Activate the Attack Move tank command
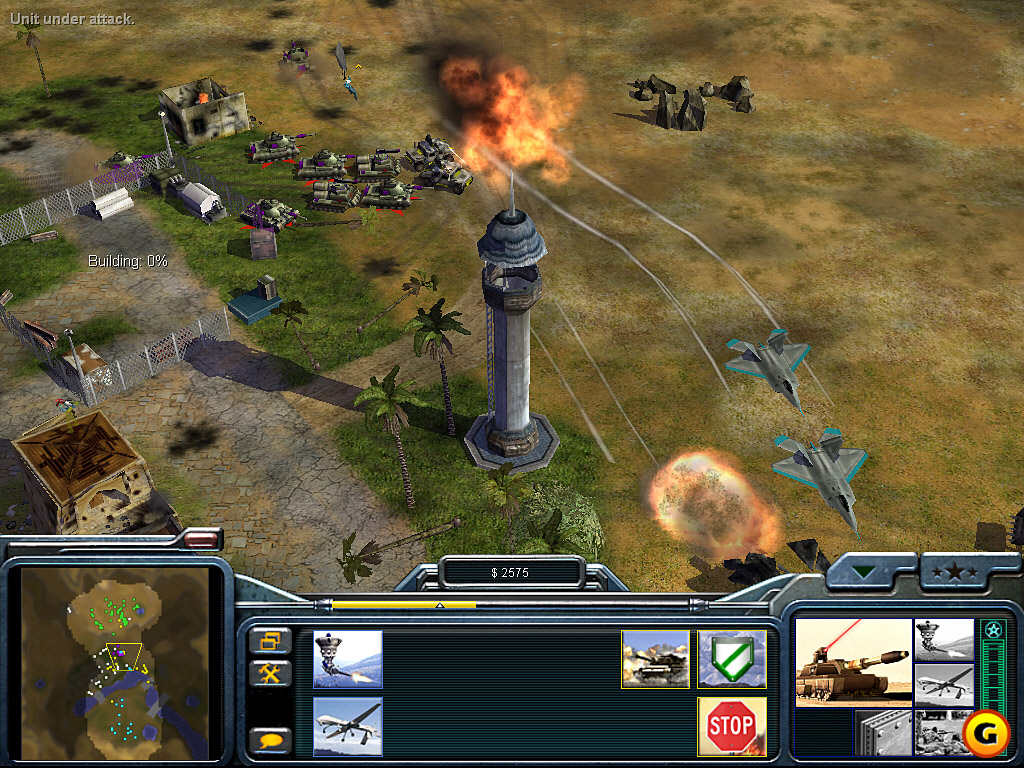 (655, 659)
